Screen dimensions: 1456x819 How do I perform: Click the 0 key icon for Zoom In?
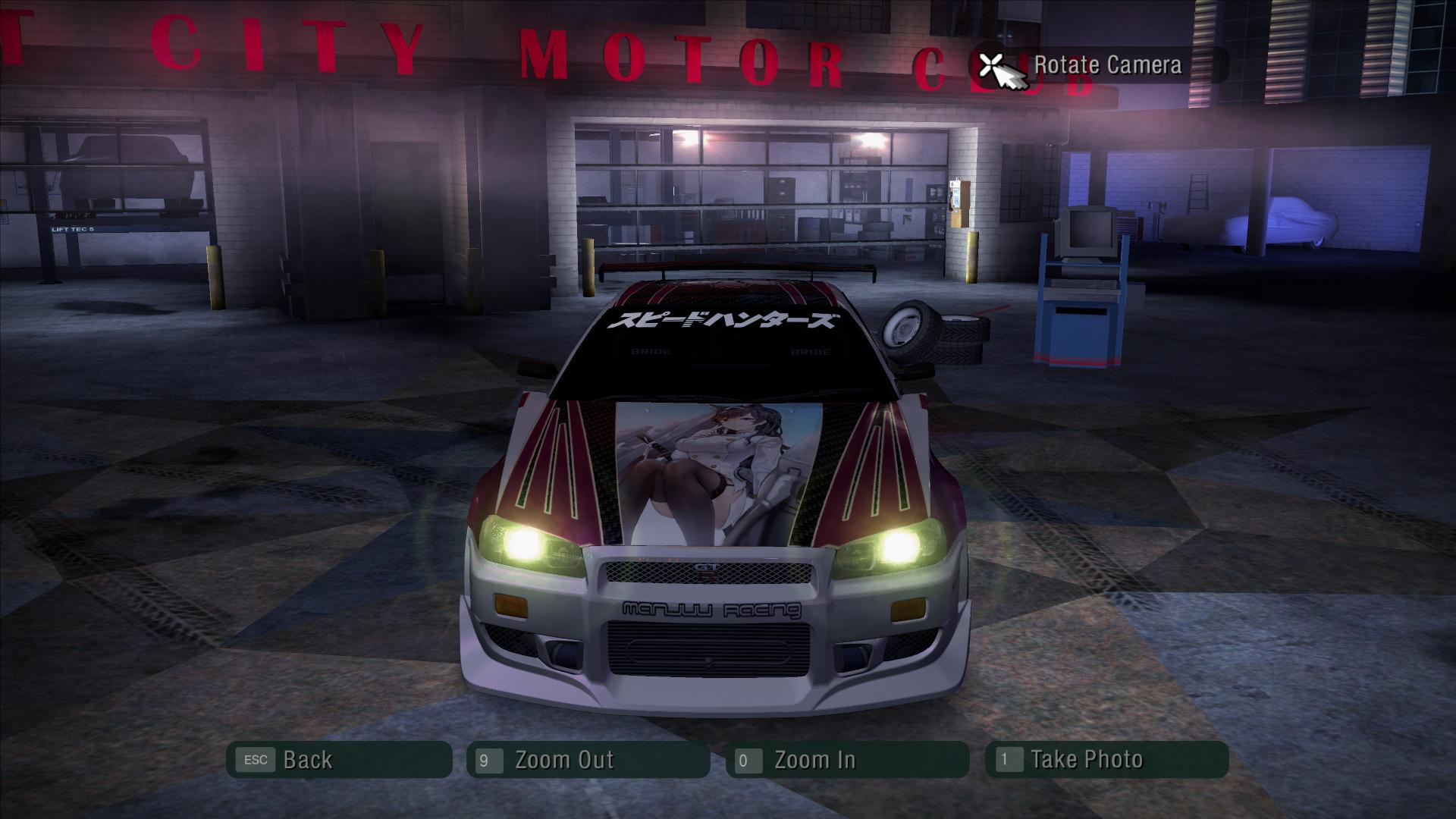click(748, 759)
